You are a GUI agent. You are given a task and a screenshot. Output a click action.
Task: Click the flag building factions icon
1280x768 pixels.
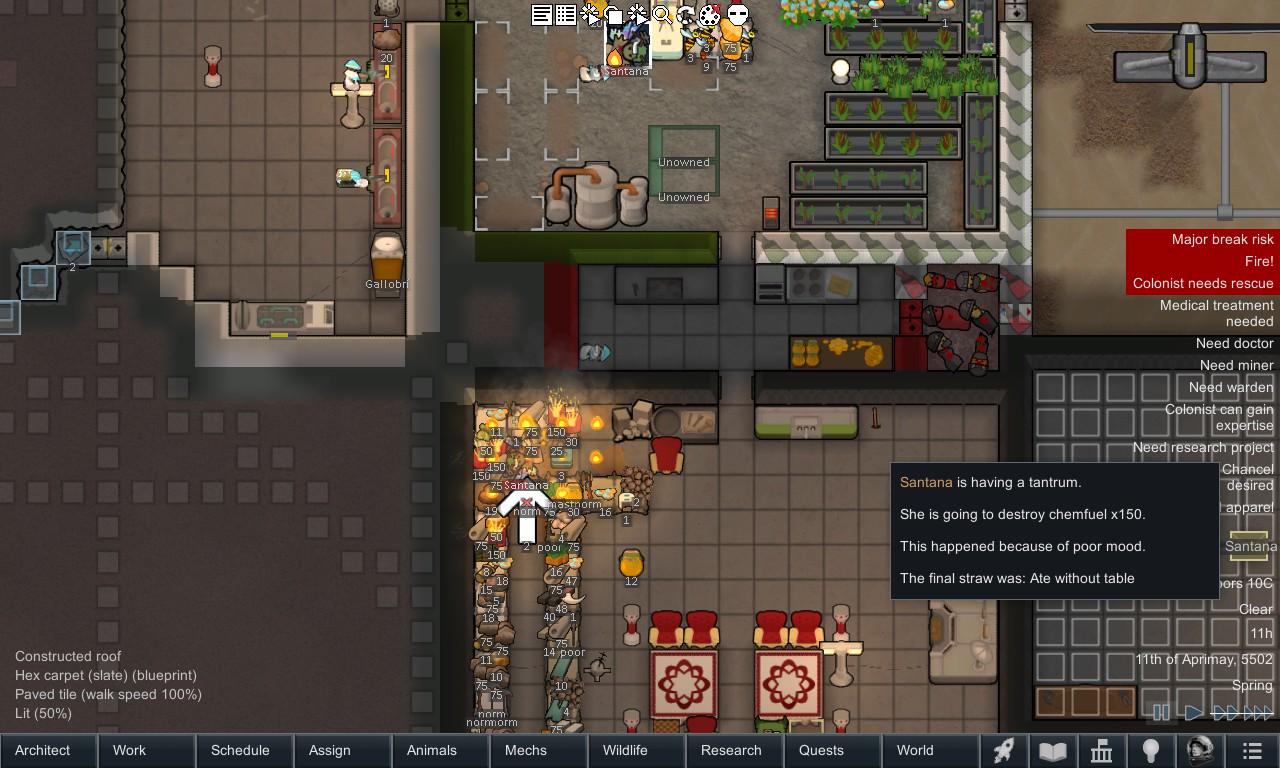(1100, 750)
